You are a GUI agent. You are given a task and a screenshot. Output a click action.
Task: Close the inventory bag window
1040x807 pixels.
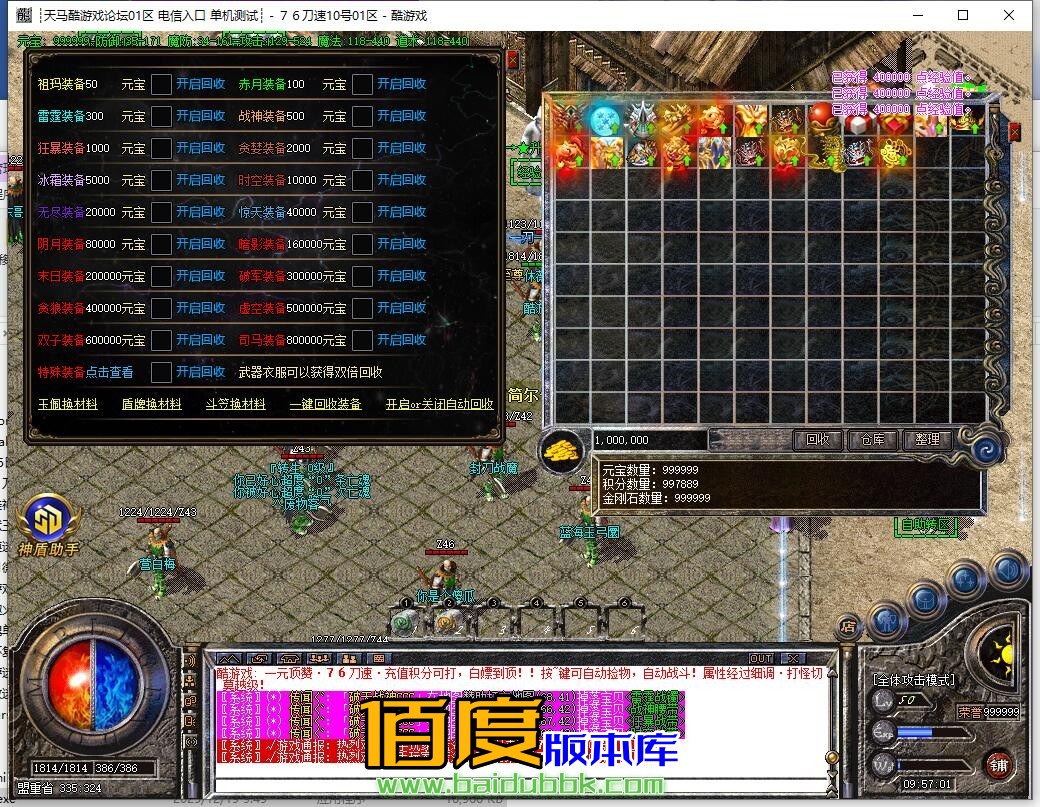point(1015,131)
